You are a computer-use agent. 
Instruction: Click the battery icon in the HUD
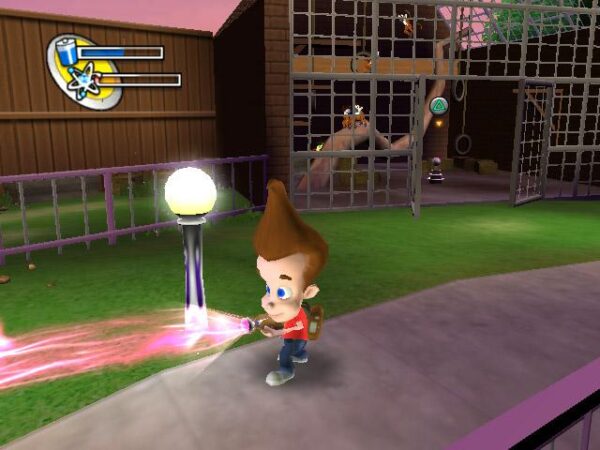(67, 51)
